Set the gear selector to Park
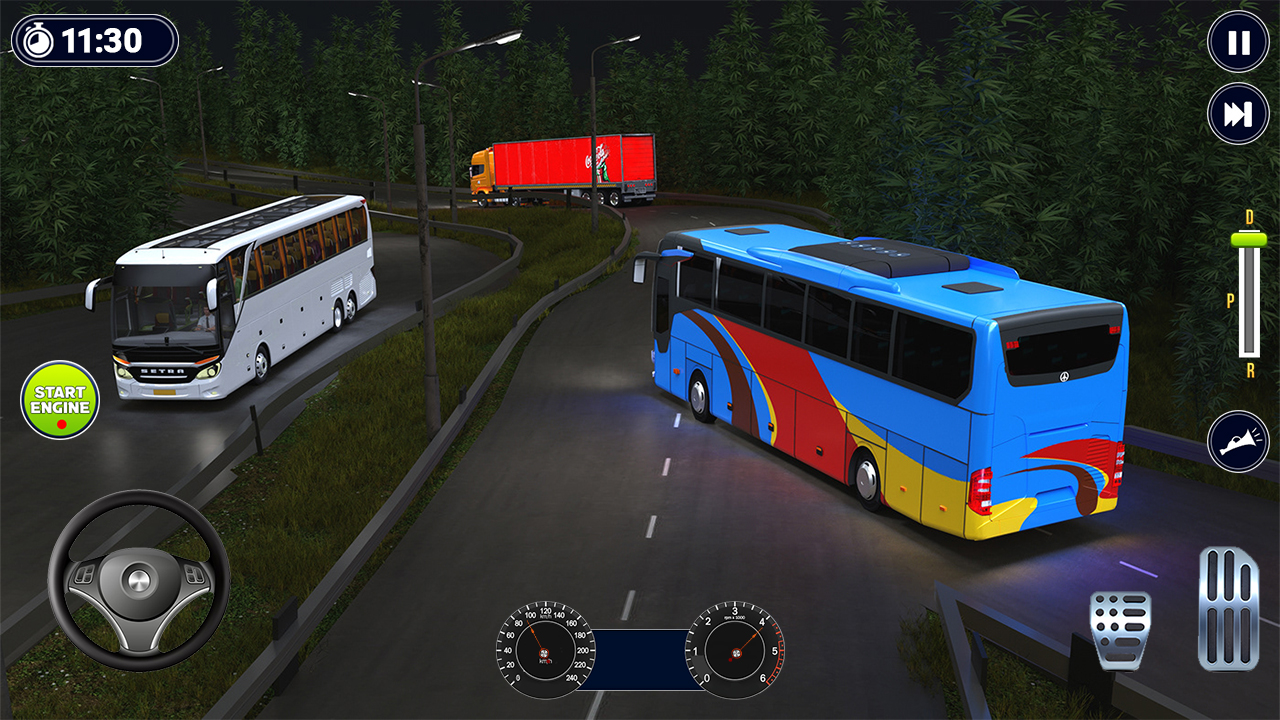This screenshot has width=1280, height=720. (x=1229, y=298)
